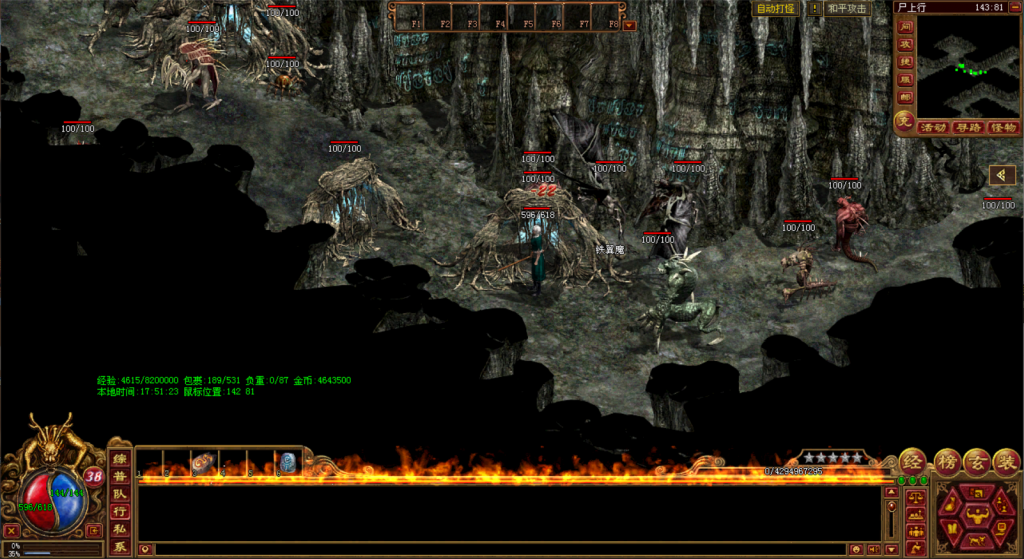This screenshot has height=559, width=1024.
Task: Open the emoji picker in the chat bar
Action: click(x=856, y=550)
